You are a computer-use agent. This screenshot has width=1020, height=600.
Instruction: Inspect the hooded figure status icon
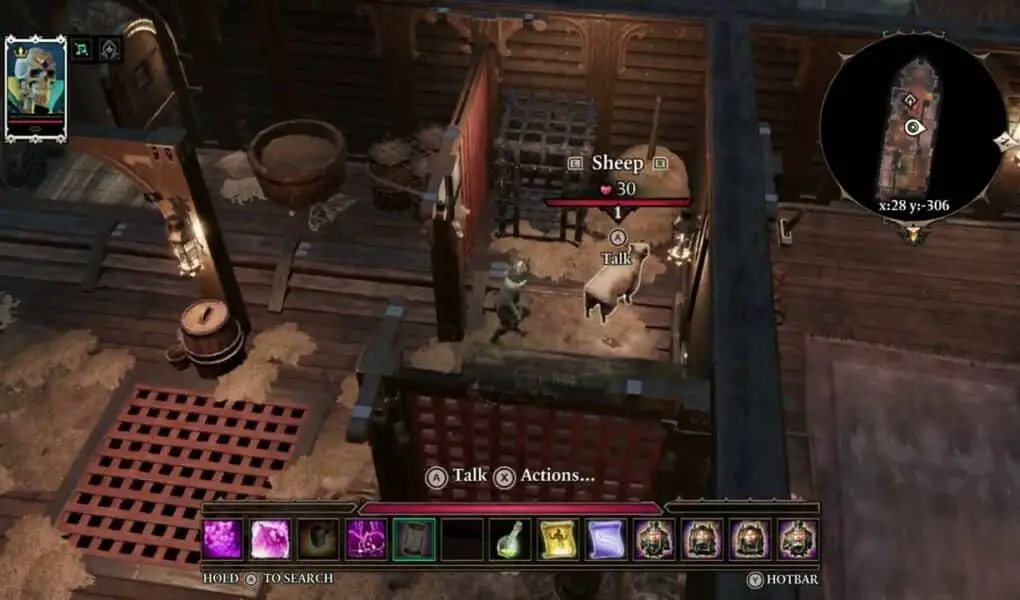109,49
